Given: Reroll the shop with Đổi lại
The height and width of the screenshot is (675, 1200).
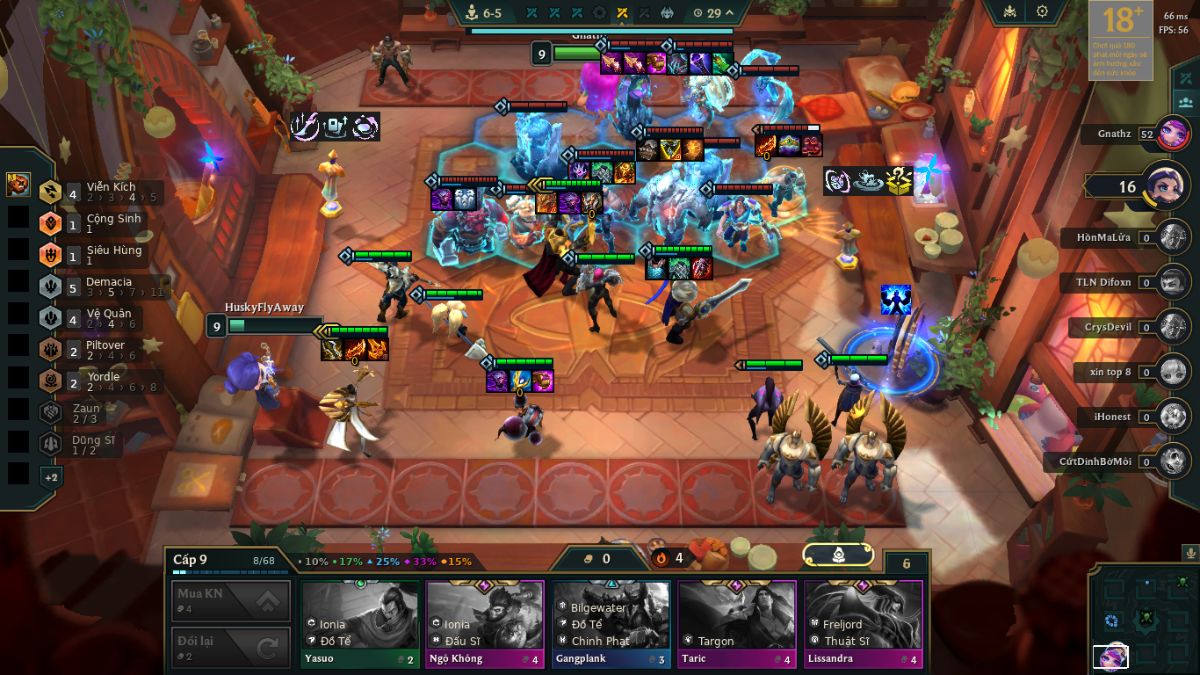Looking at the screenshot, I should point(231,647).
